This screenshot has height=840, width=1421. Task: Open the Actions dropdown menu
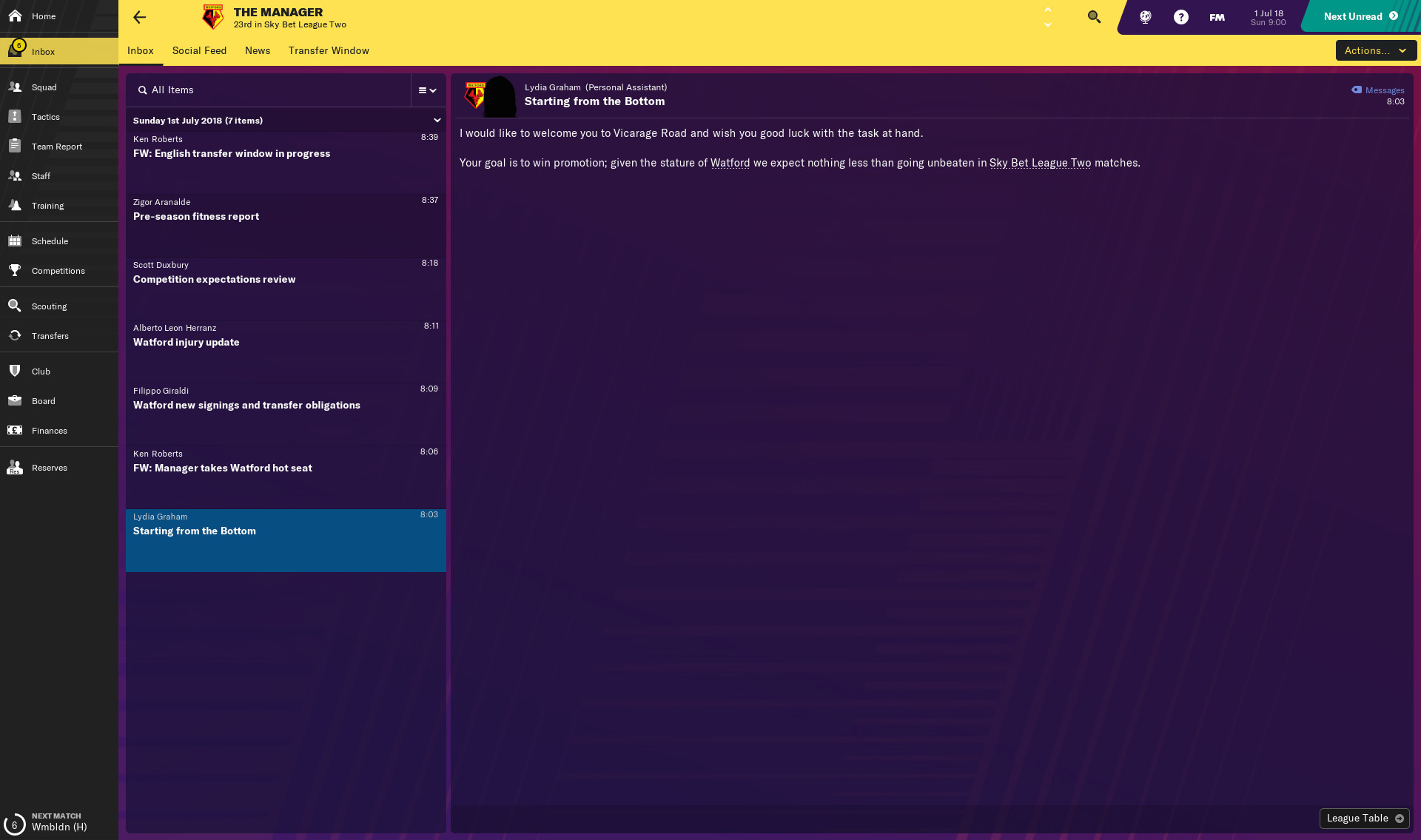1374,50
